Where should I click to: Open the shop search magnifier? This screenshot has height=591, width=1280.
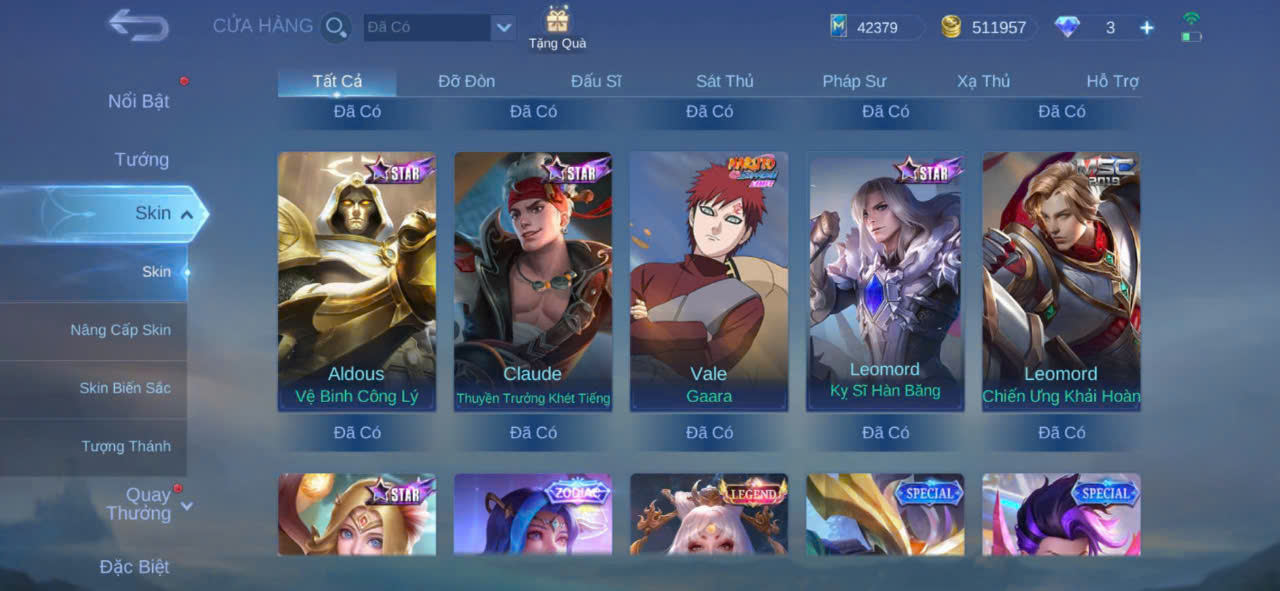[x=336, y=27]
